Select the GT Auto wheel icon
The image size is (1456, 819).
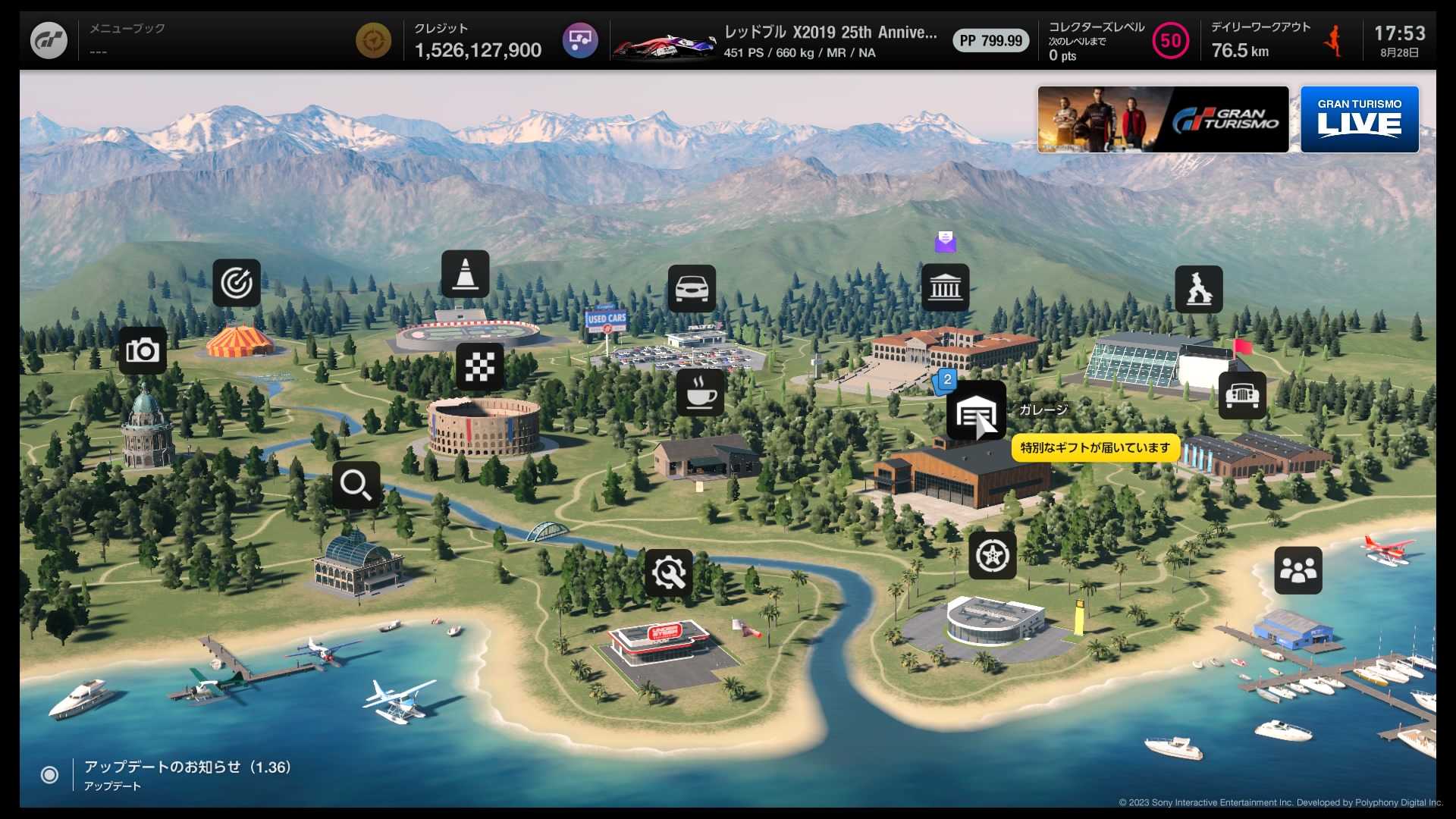point(992,556)
